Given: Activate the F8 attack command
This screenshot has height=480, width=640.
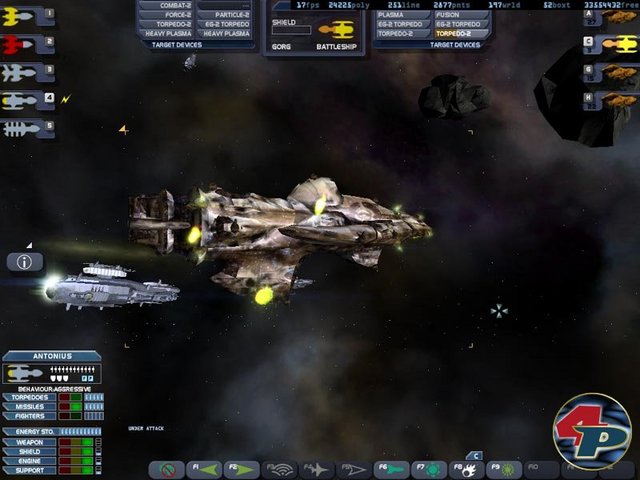Looking at the screenshot, I should tap(466, 468).
